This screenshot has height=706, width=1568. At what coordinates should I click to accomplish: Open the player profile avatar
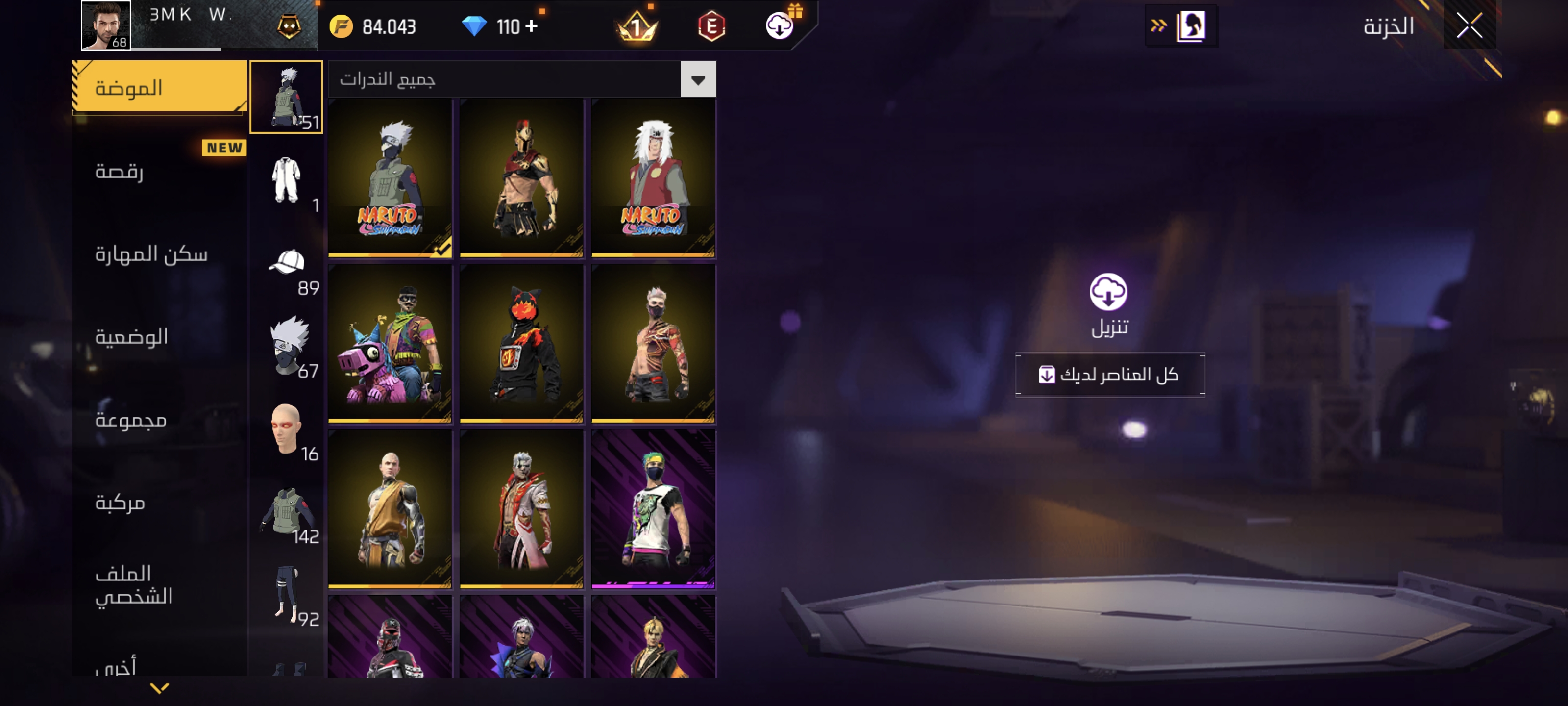tap(106, 25)
